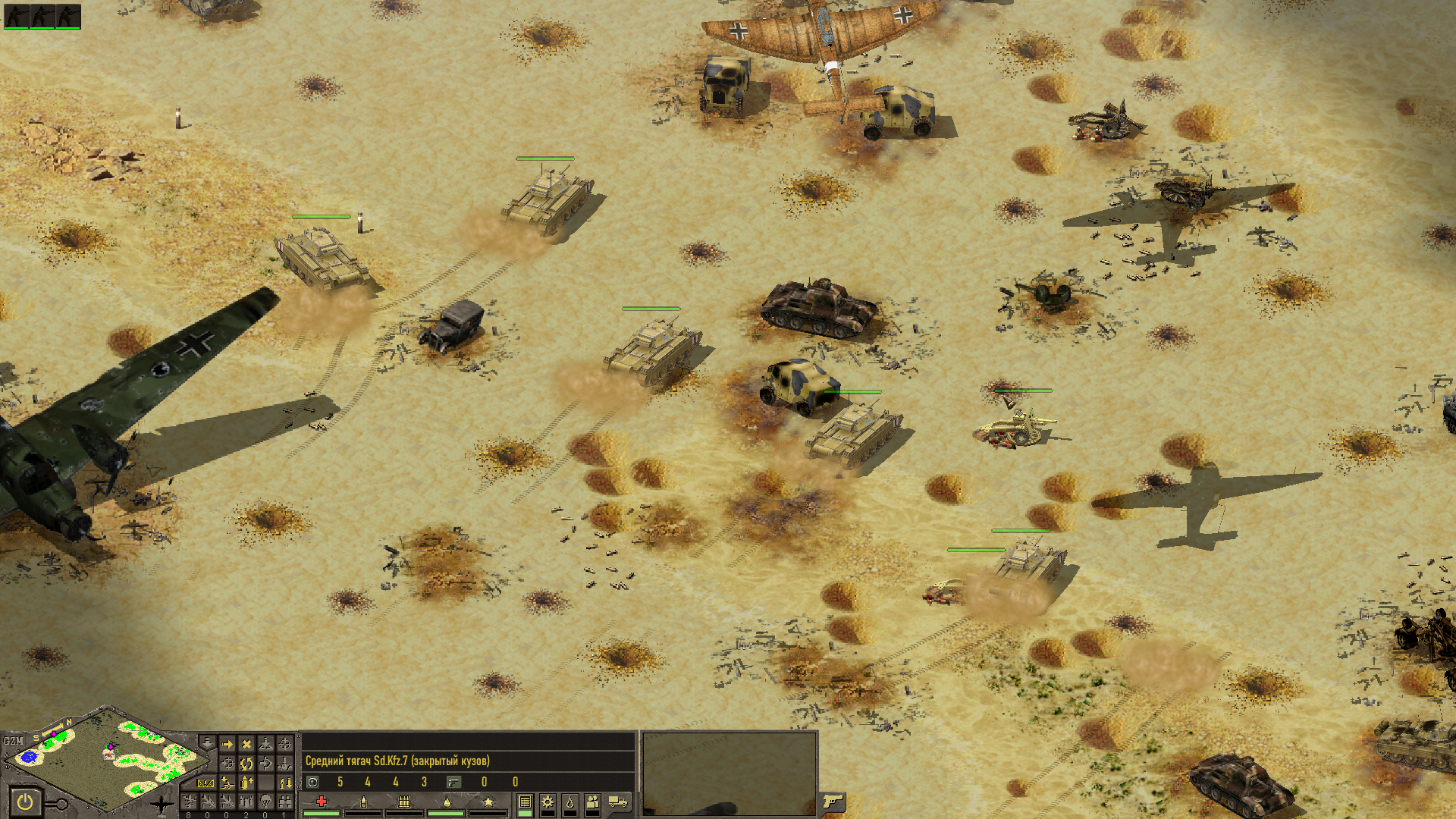Screen dimensions: 1456x819
Task: Open the main menu via power button
Action: 26,802
